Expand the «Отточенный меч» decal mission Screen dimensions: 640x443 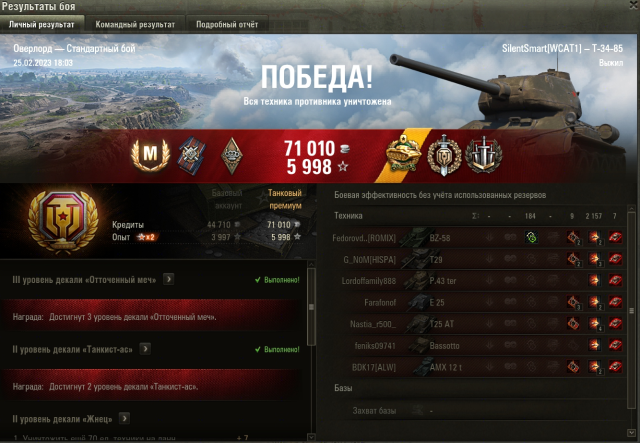[168, 279]
